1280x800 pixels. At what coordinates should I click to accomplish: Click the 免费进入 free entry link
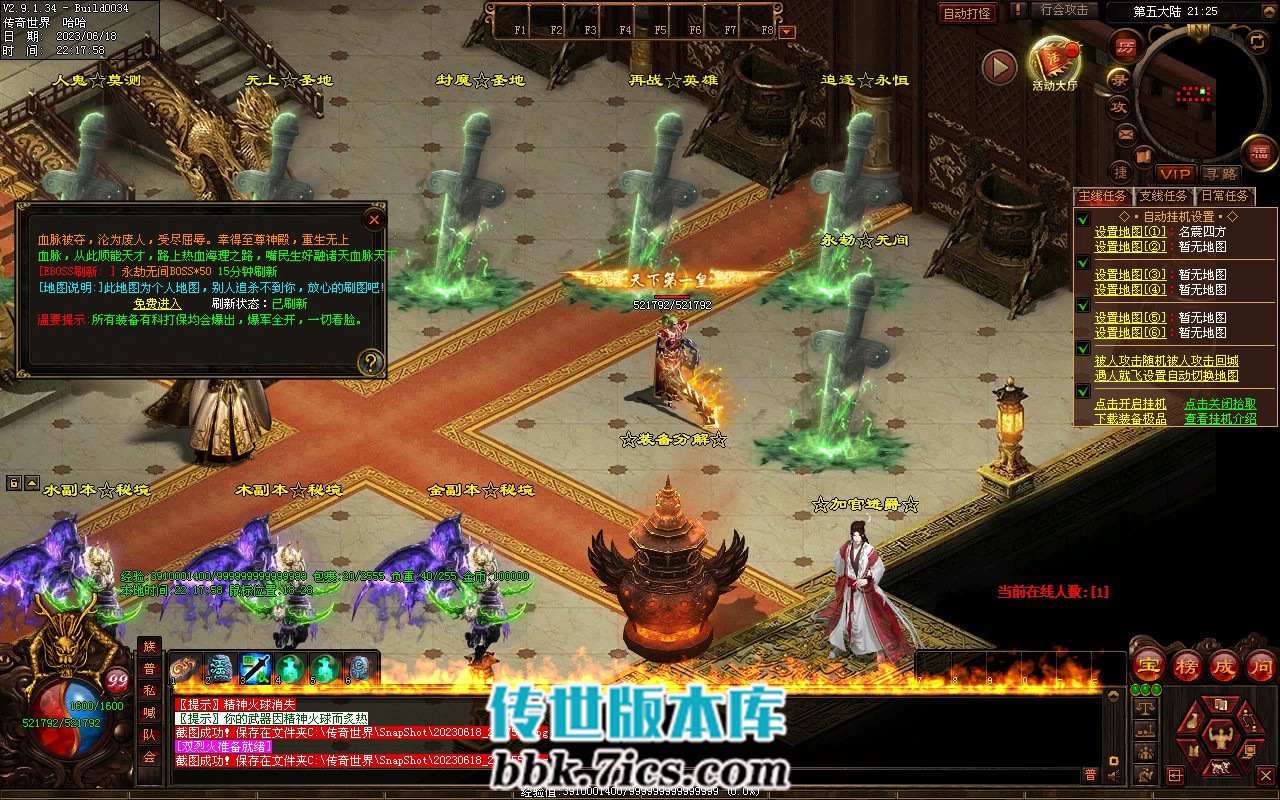pyautogui.click(x=157, y=303)
